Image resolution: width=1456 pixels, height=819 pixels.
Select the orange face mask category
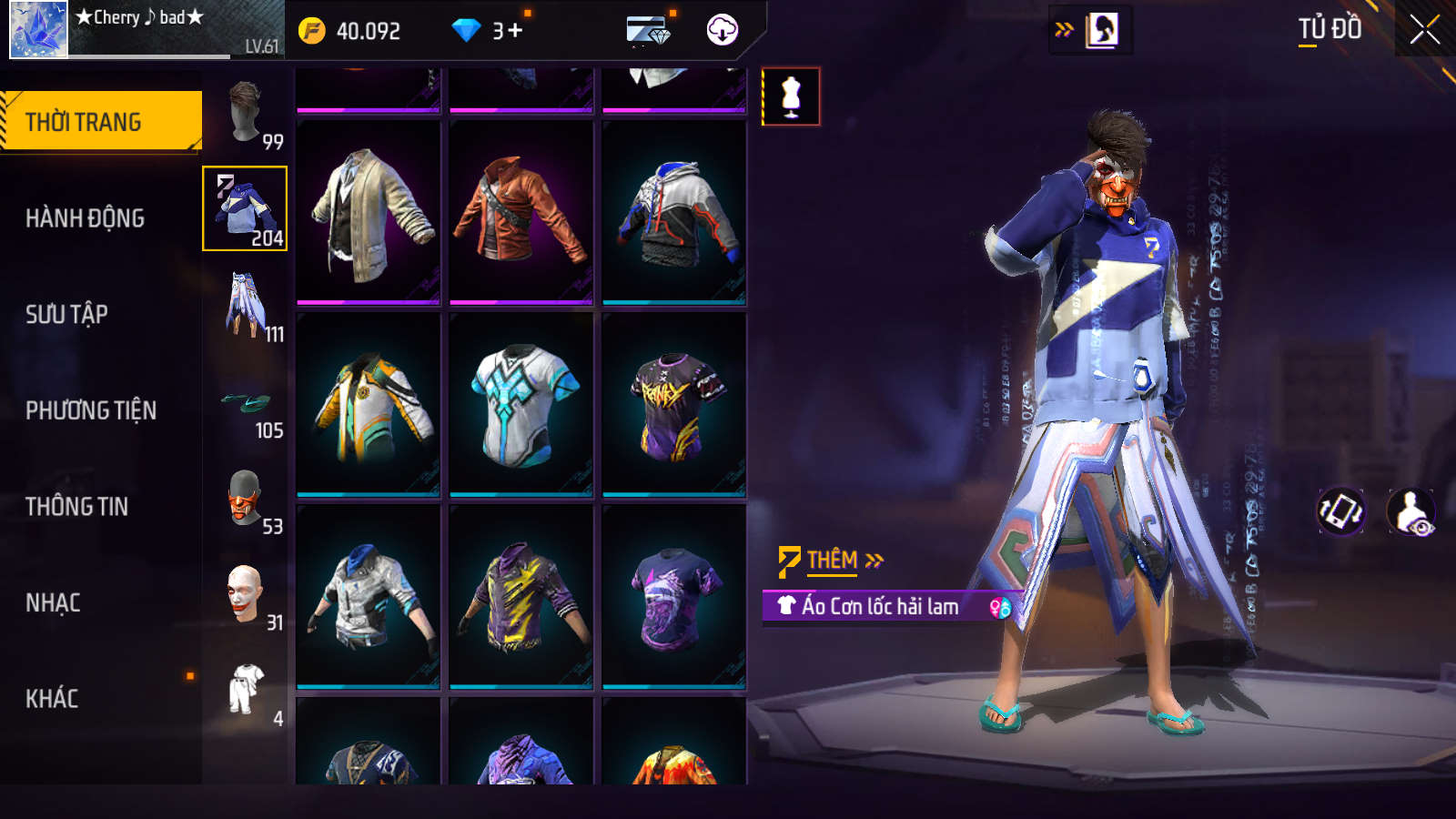[246, 499]
